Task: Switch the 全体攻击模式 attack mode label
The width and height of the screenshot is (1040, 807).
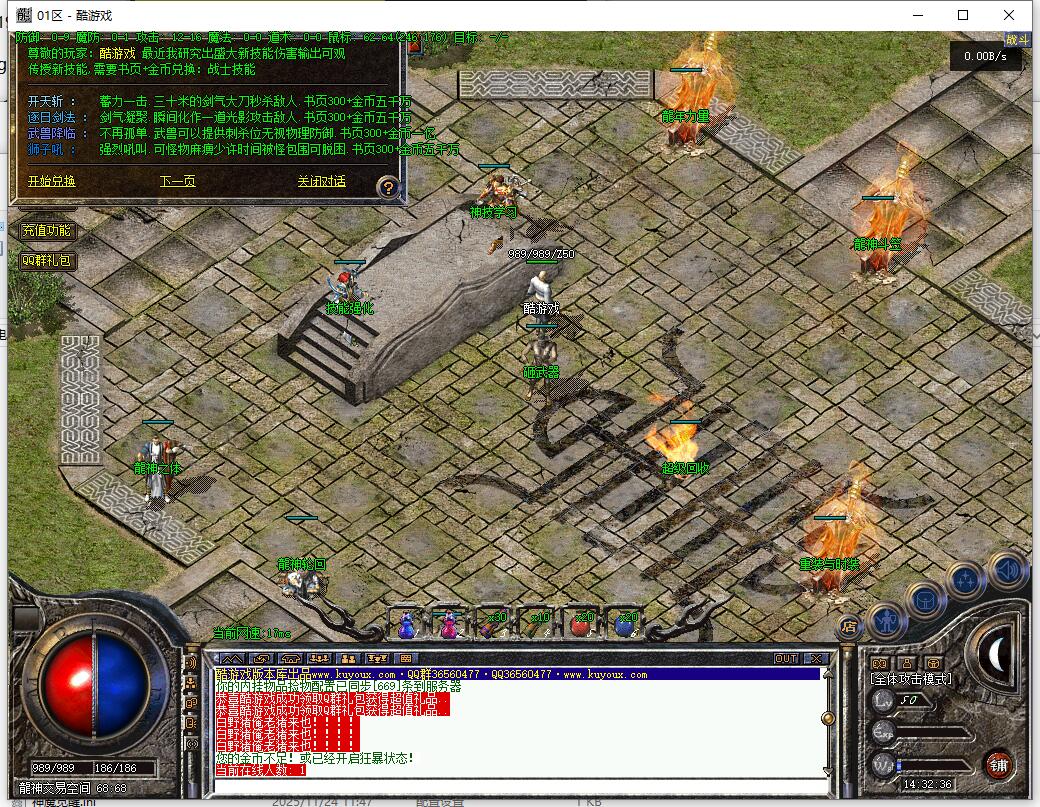Action: pyautogui.click(x=911, y=679)
